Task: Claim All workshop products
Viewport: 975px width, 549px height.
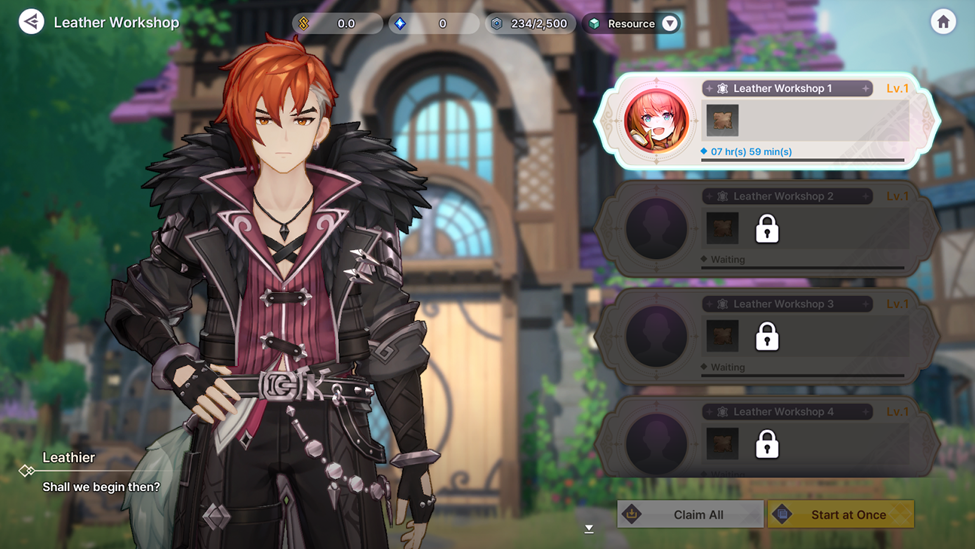Action: [x=690, y=514]
